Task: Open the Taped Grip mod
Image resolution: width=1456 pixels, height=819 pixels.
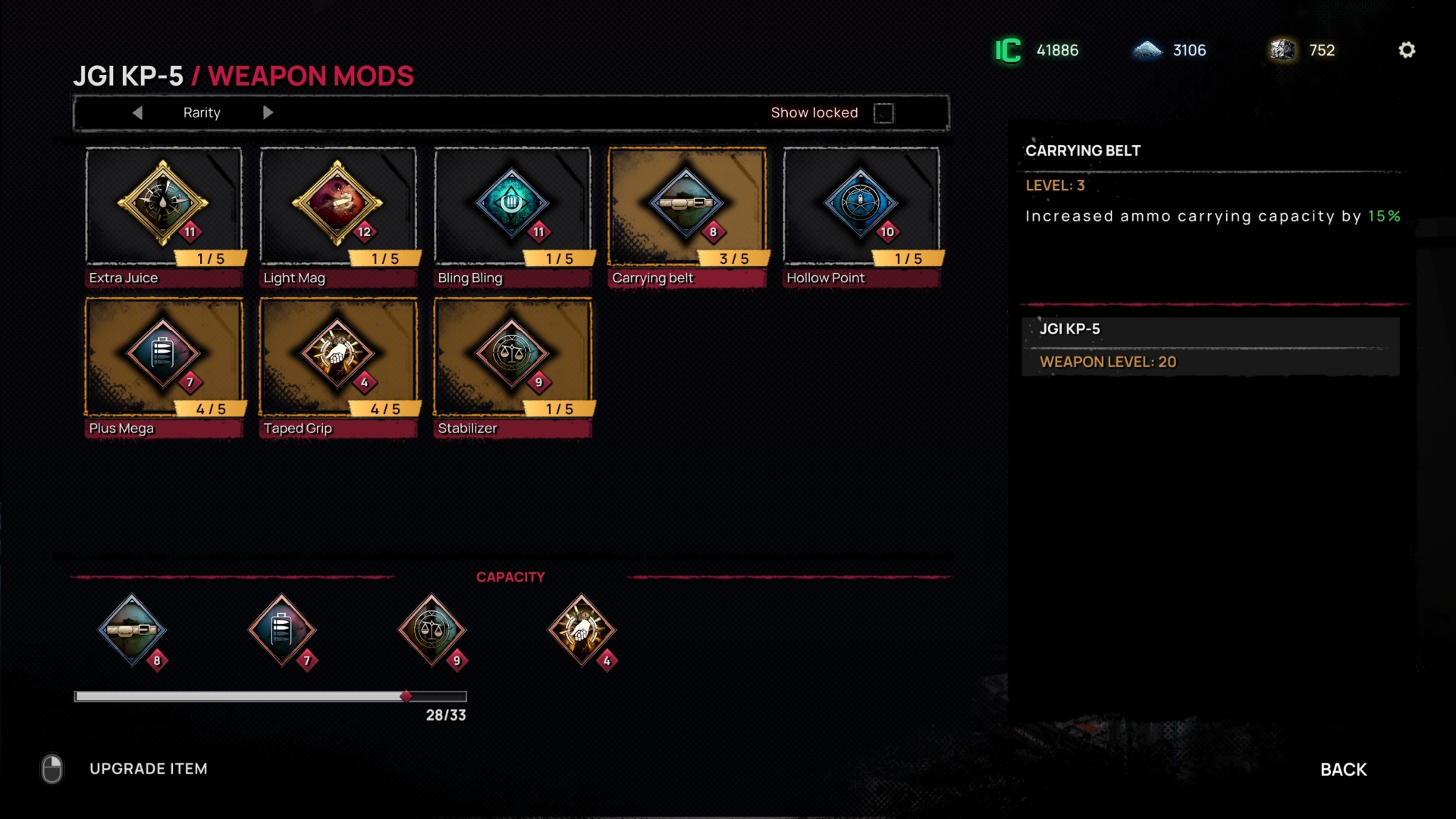Action: (x=337, y=355)
